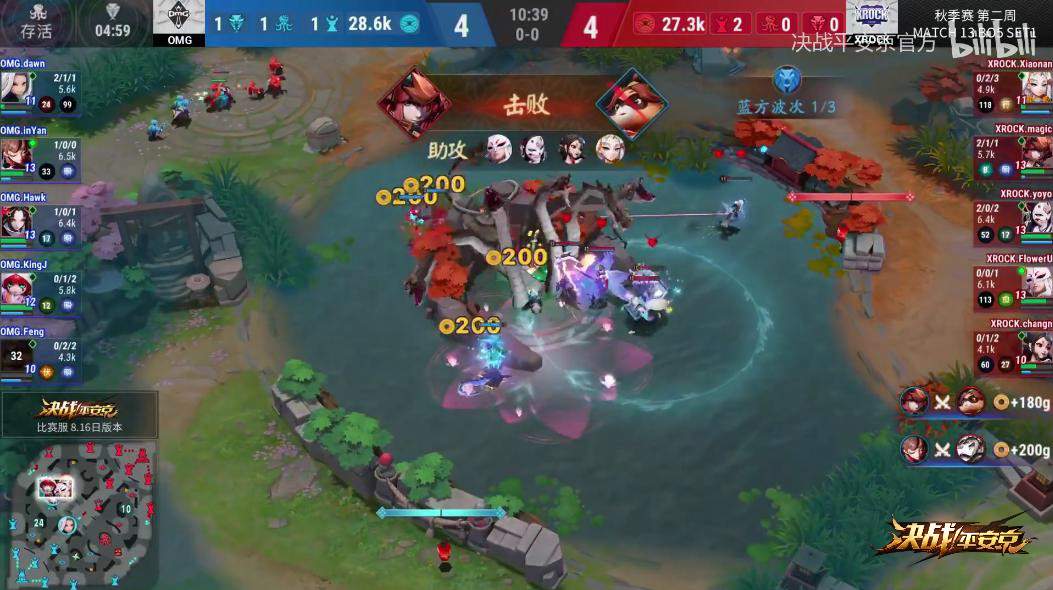Choose XROCK.magic in the team list

click(1013, 156)
